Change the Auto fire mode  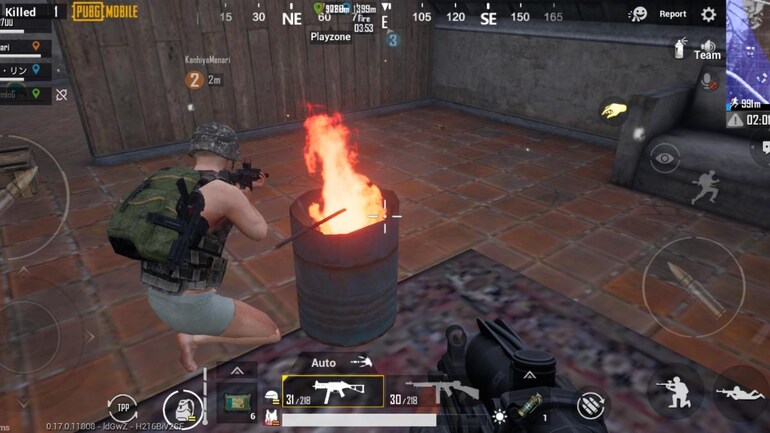[324, 362]
